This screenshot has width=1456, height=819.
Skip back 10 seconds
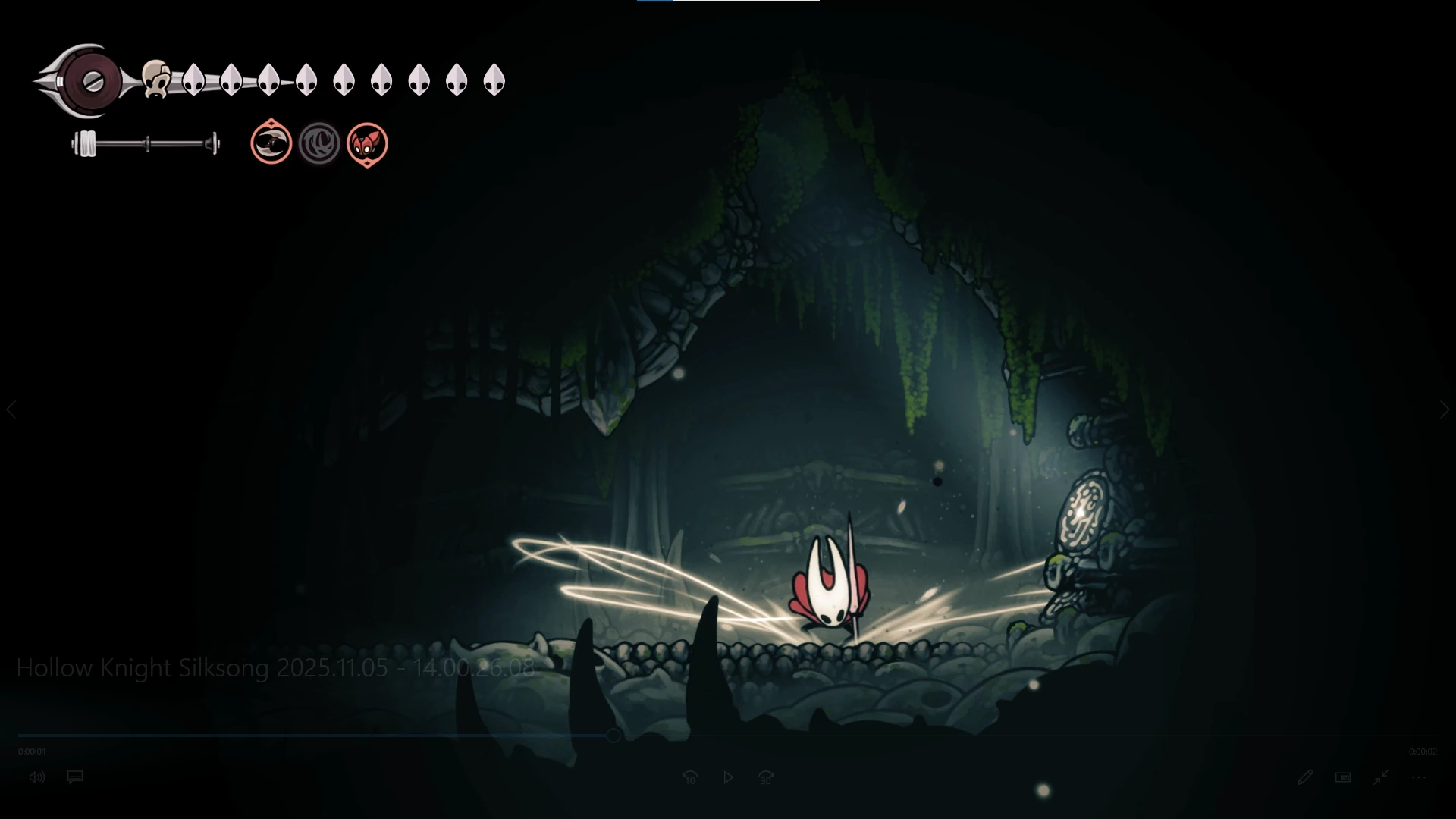pos(689,777)
